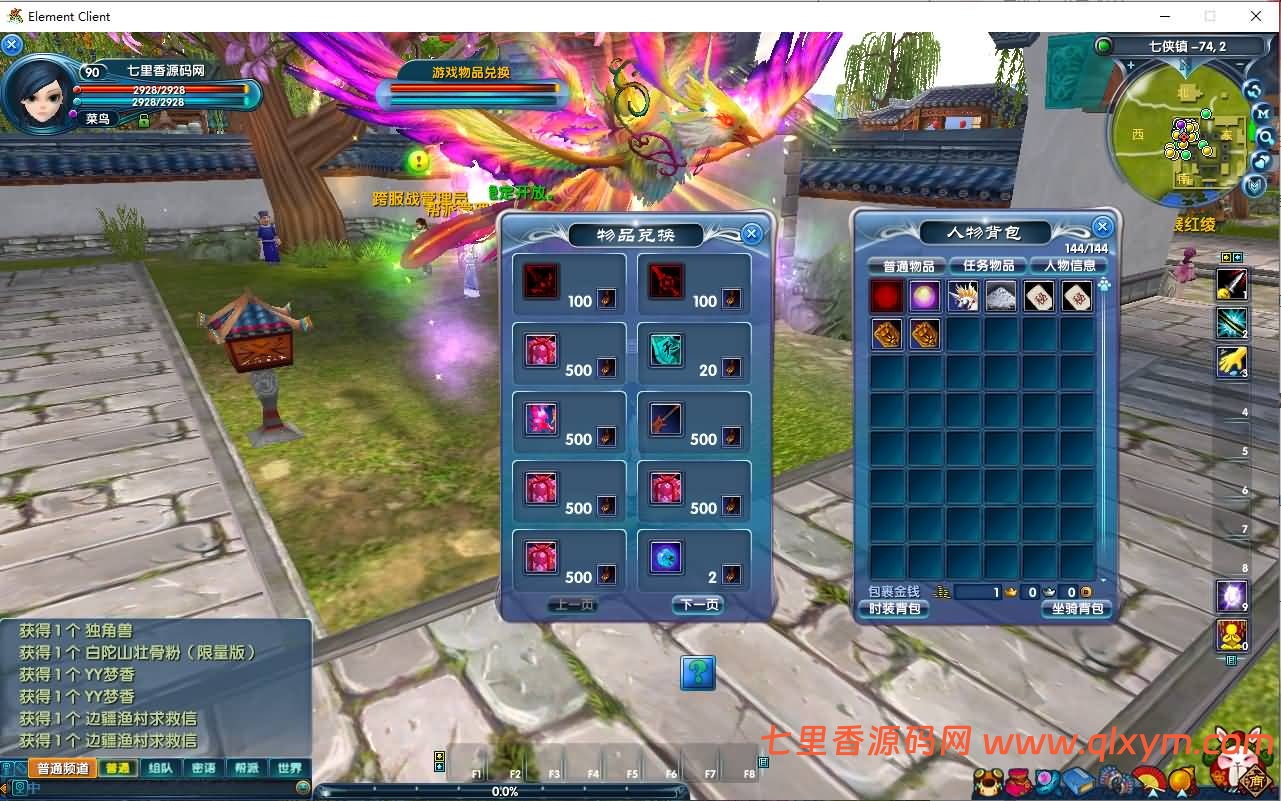Open 时装背包 from the backpack panel
1281x801 pixels.
893,608
